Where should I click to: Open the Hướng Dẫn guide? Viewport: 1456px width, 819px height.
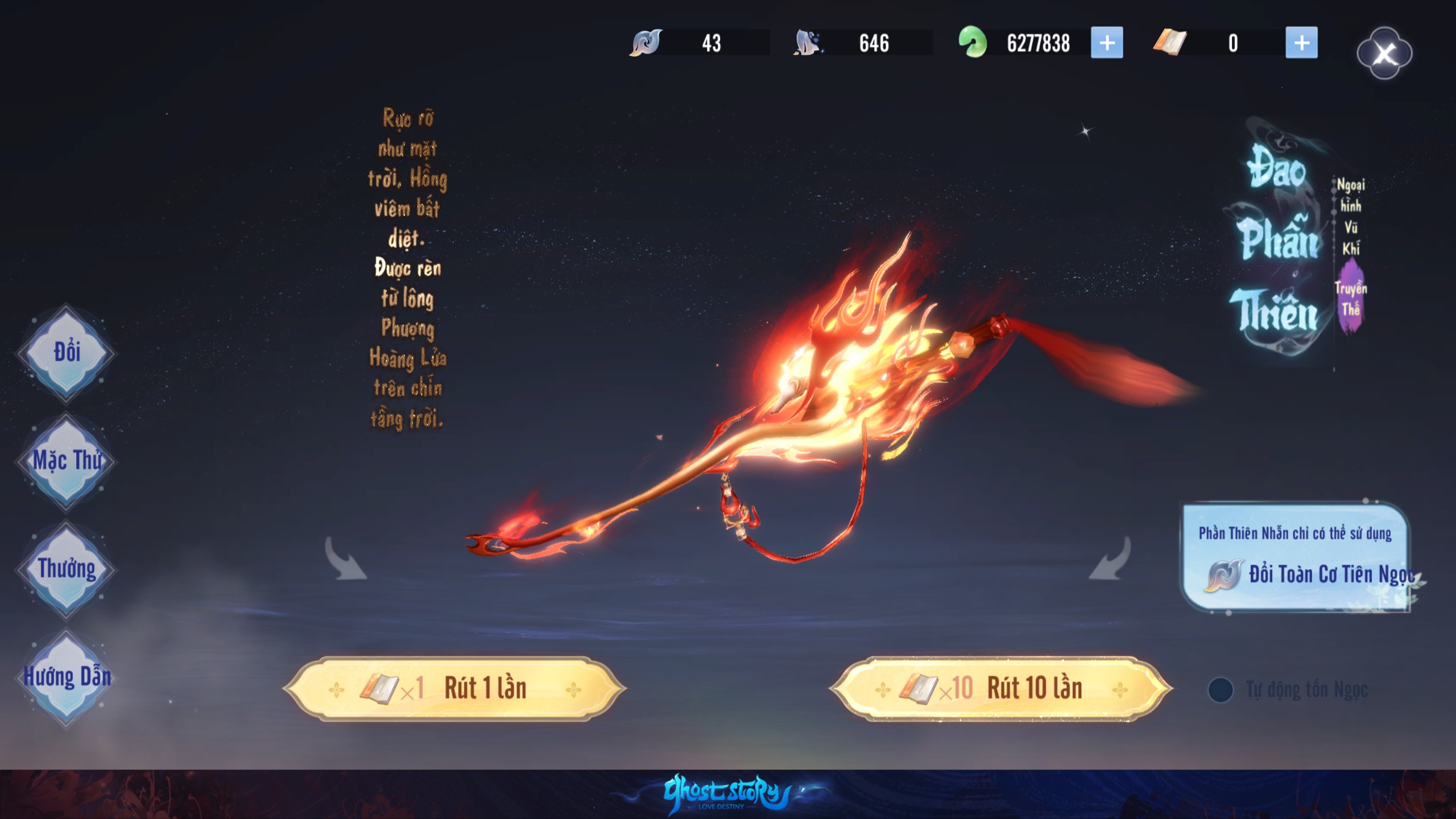[67, 677]
